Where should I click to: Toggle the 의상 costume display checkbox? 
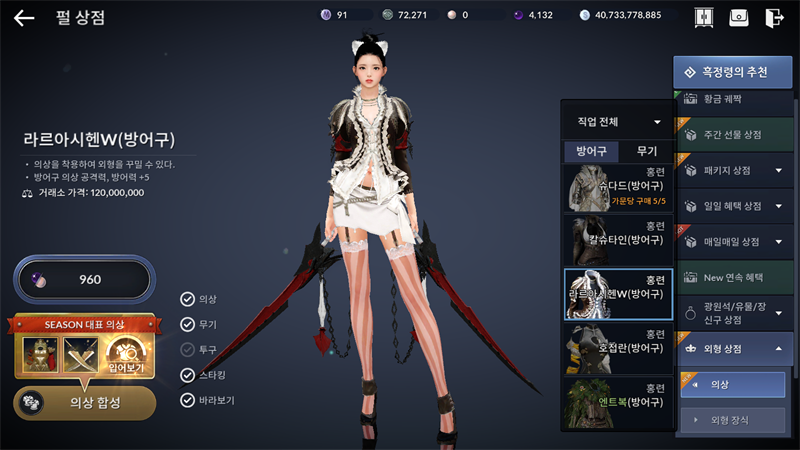[x=187, y=299]
